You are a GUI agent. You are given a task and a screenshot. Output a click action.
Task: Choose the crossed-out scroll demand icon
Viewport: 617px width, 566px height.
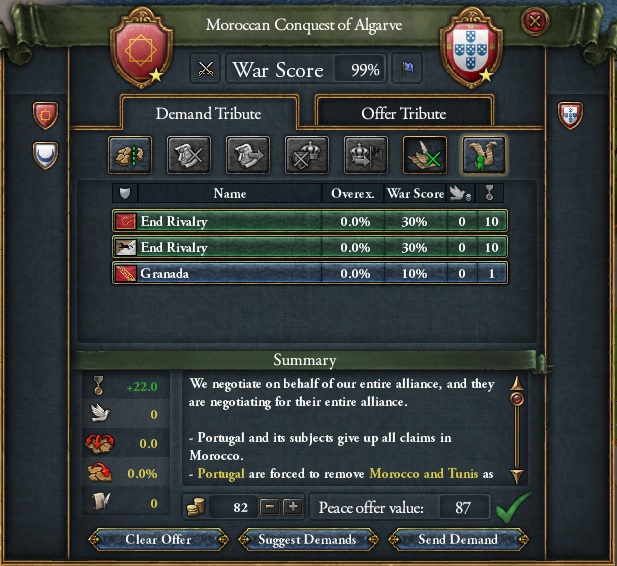coord(188,155)
